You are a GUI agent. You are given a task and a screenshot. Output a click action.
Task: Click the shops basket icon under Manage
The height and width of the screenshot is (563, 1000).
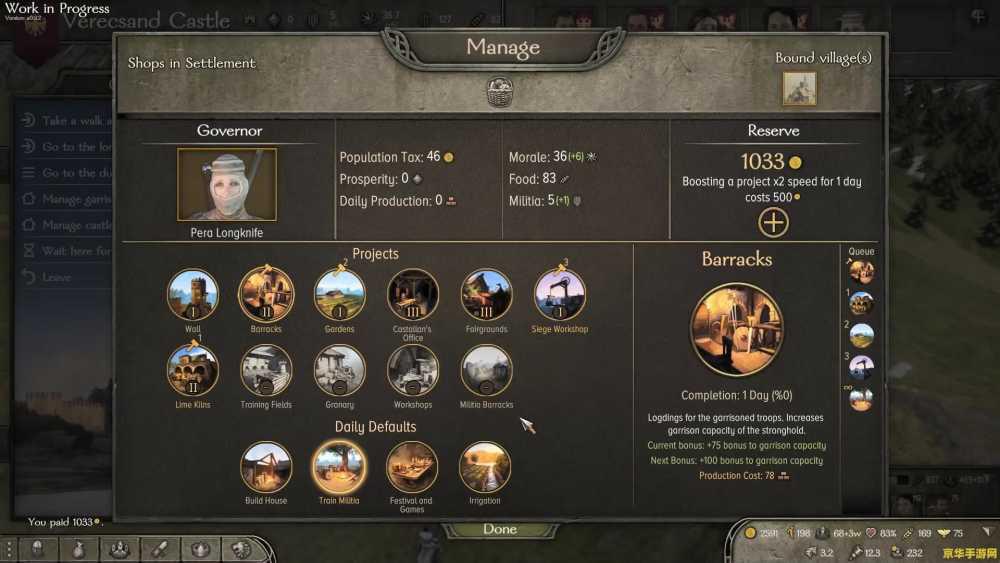coord(499,92)
